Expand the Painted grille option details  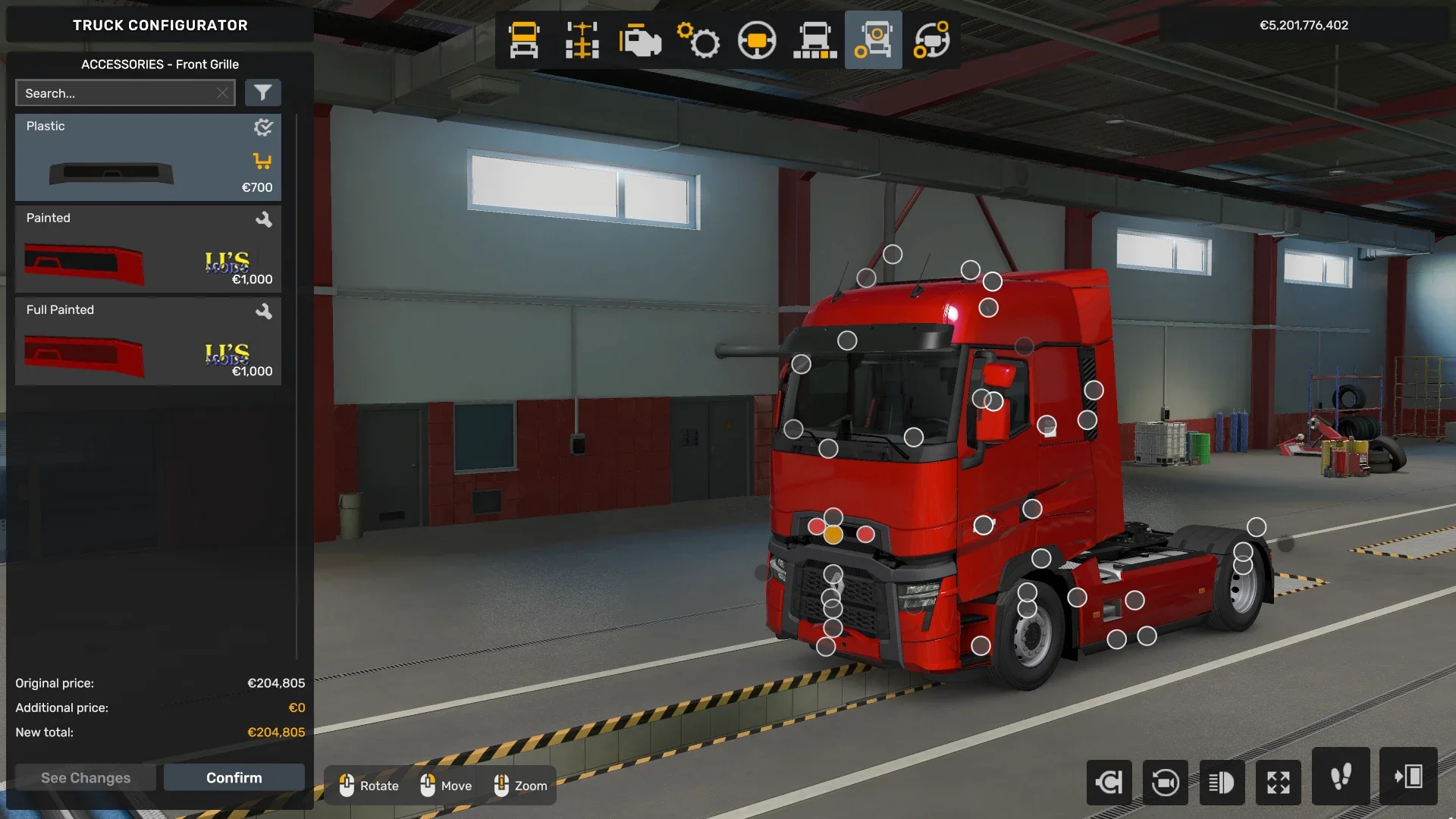[265, 220]
